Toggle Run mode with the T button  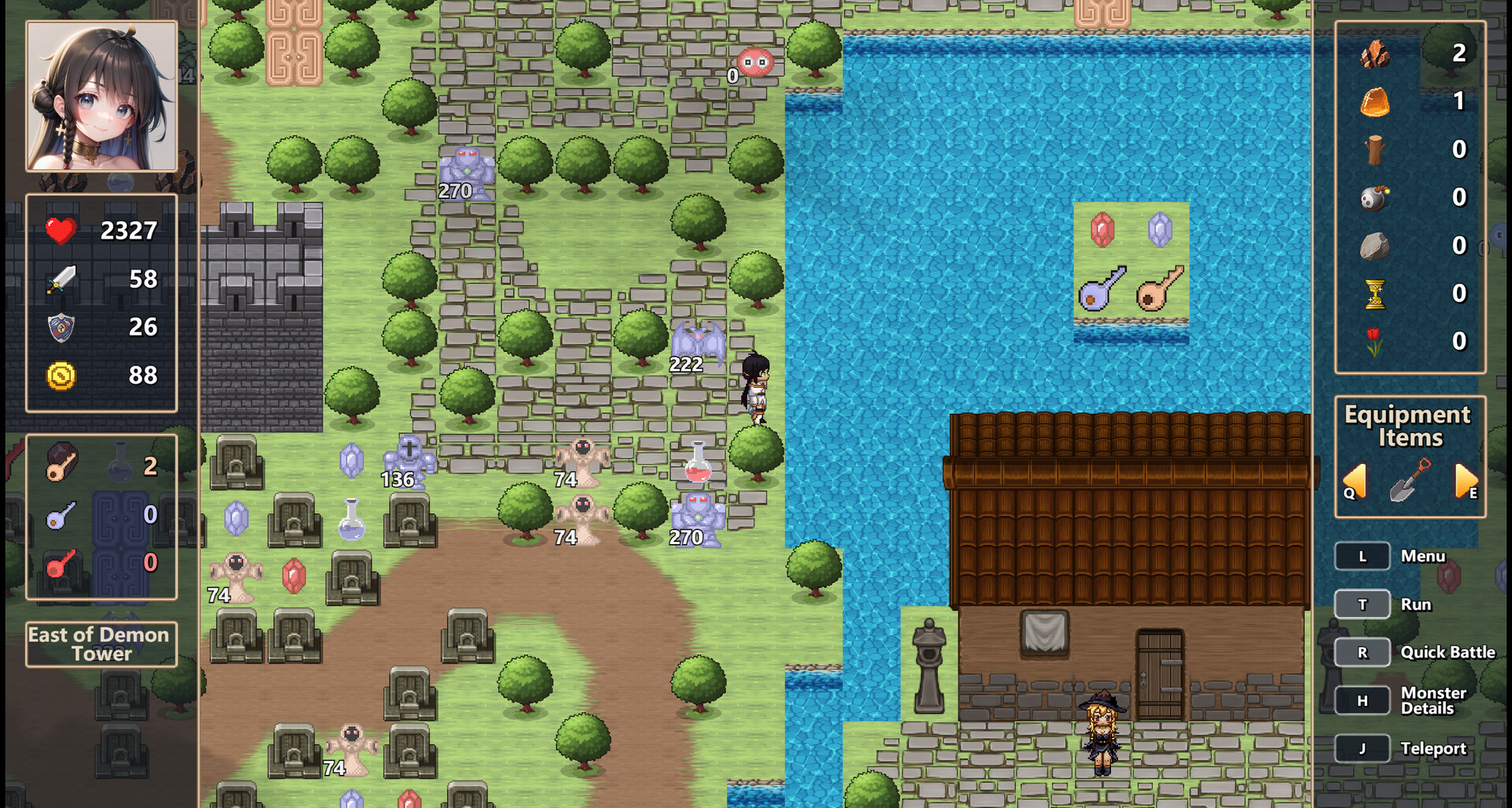click(1362, 604)
